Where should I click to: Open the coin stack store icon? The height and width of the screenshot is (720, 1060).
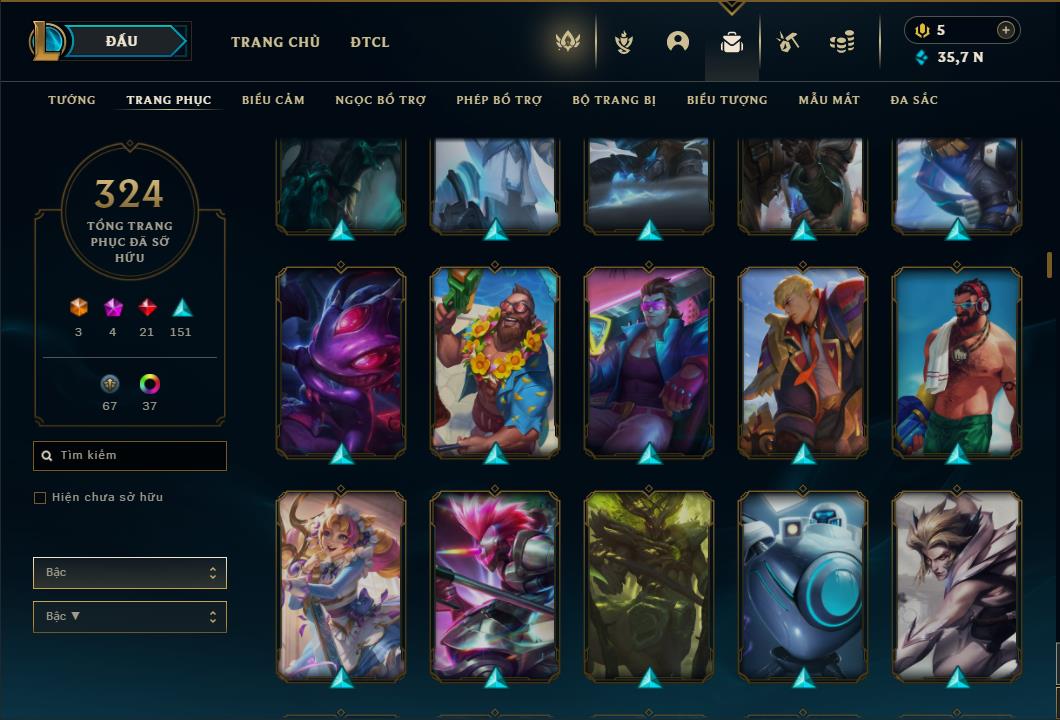[x=842, y=42]
